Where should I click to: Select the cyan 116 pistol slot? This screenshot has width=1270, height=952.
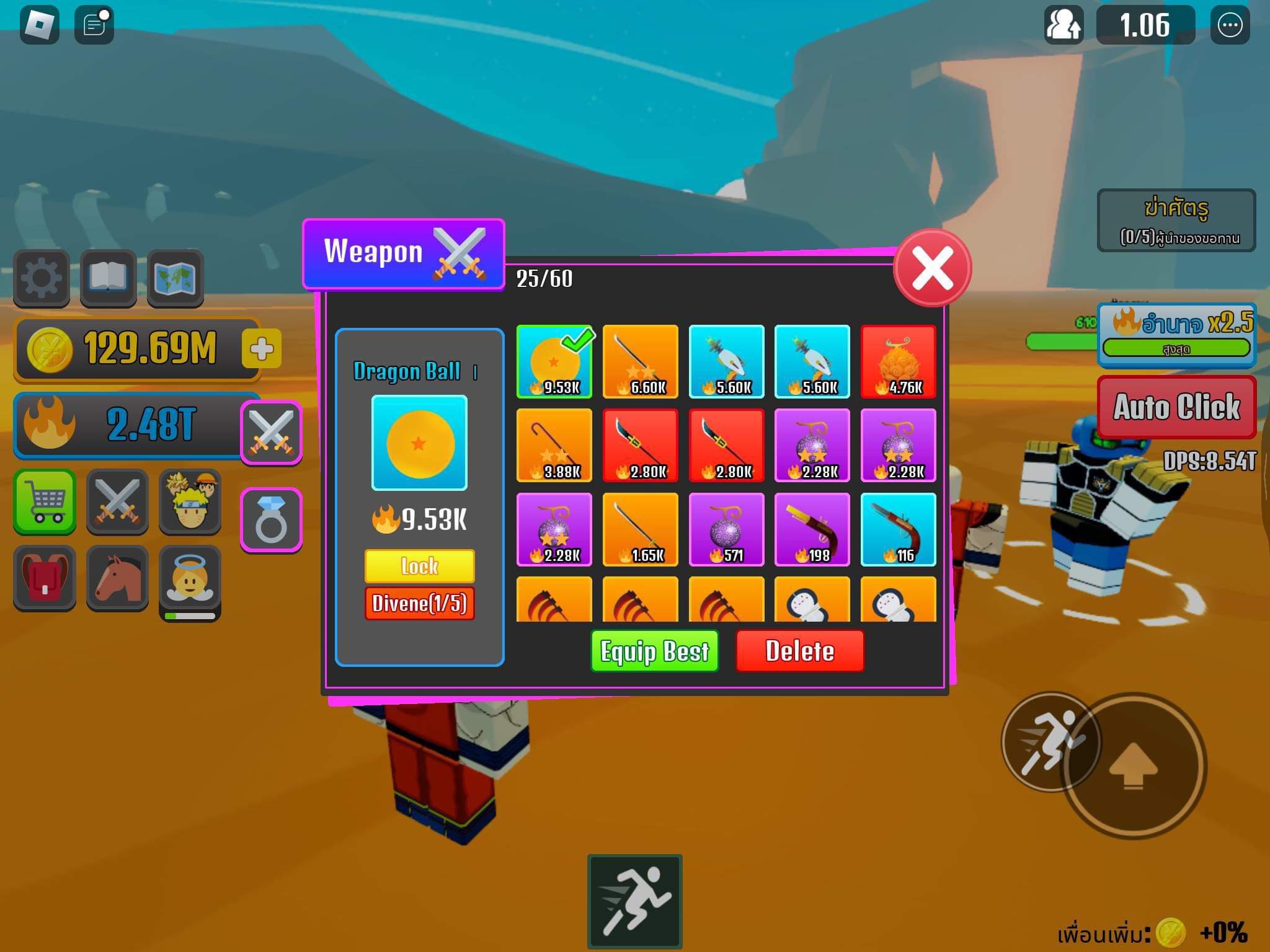click(x=898, y=529)
